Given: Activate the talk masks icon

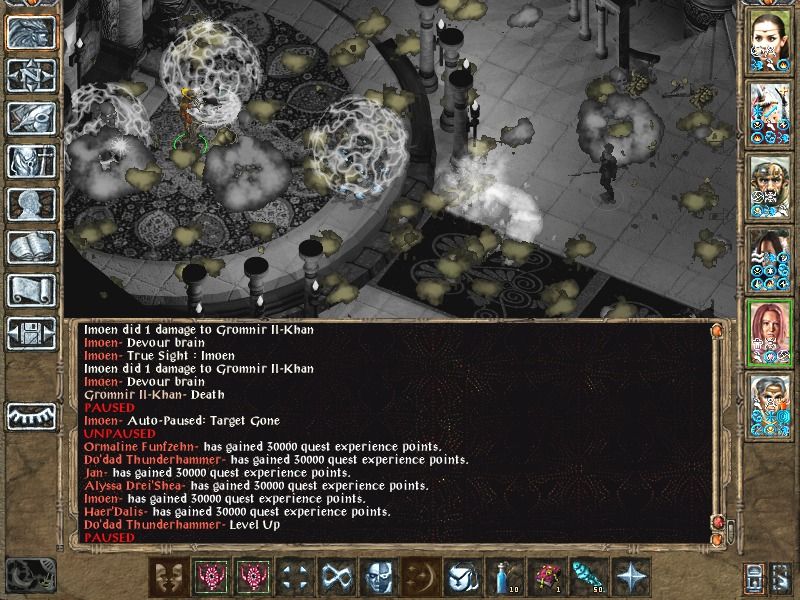Looking at the screenshot, I should [x=169, y=577].
